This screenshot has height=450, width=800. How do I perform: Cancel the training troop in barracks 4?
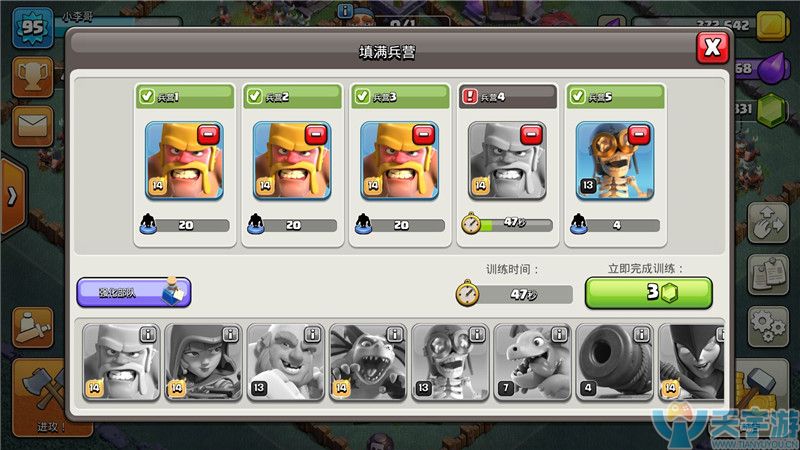[x=532, y=135]
